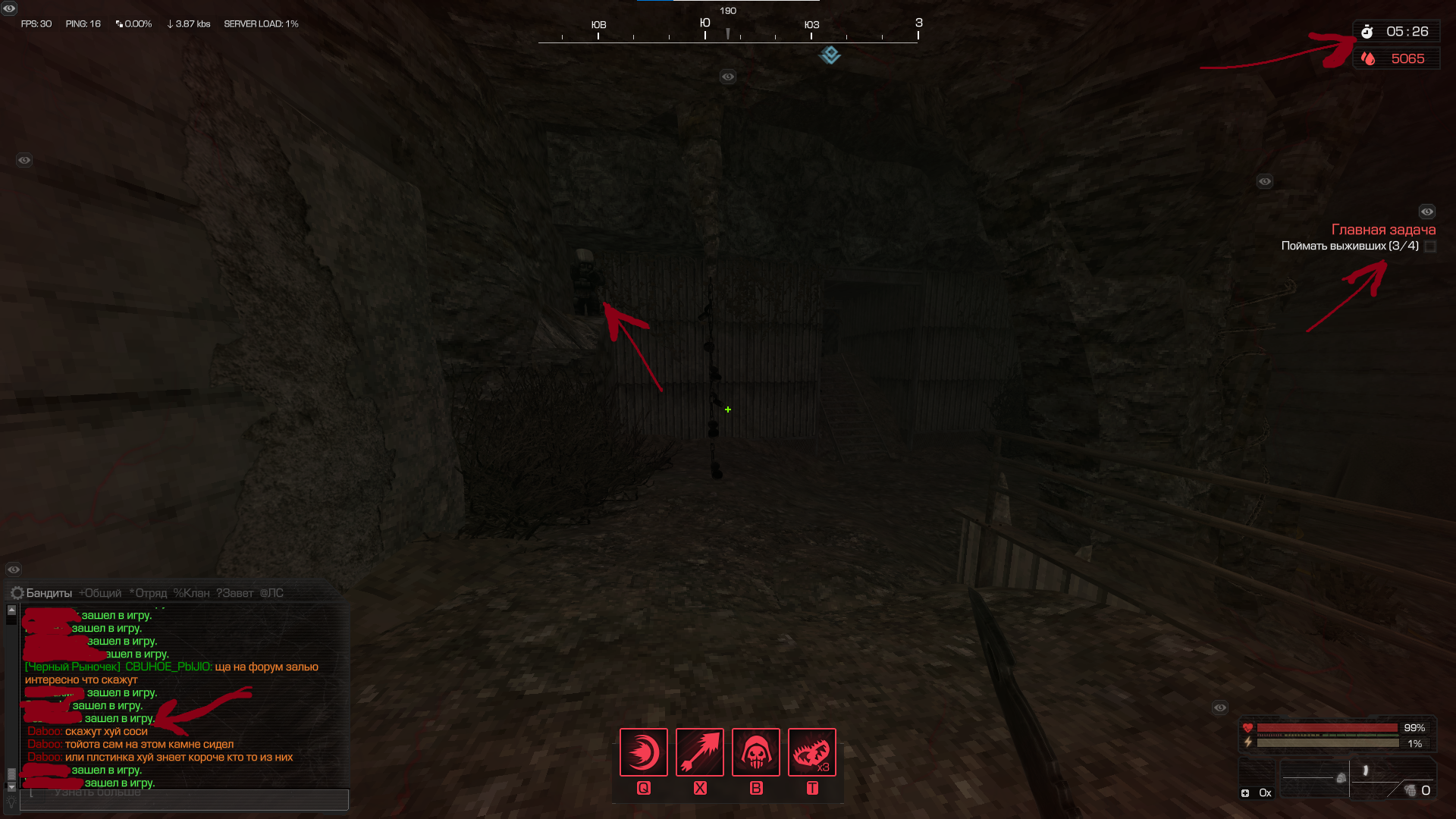This screenshot has height=819, width=1456.
Task: Activate the hooded skull ability
Action: [x=756, y=752]
